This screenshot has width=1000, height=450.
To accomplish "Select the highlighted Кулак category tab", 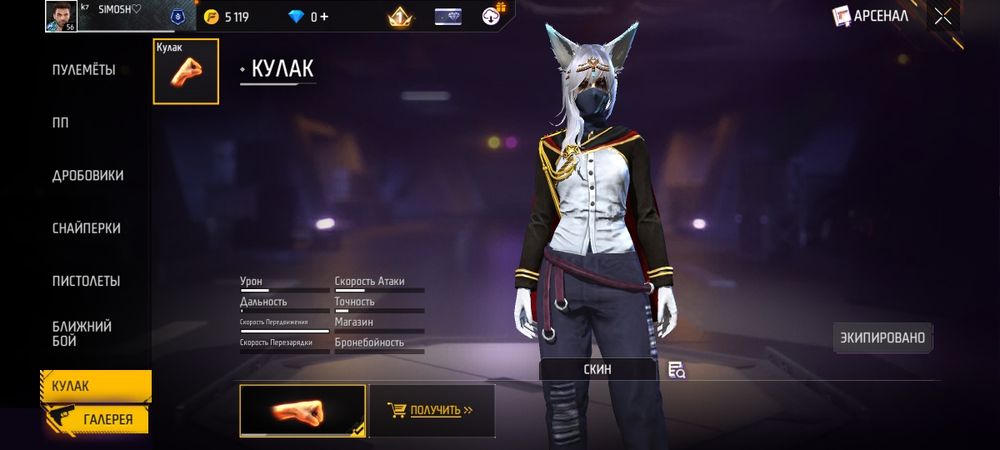I will [95, 386].
